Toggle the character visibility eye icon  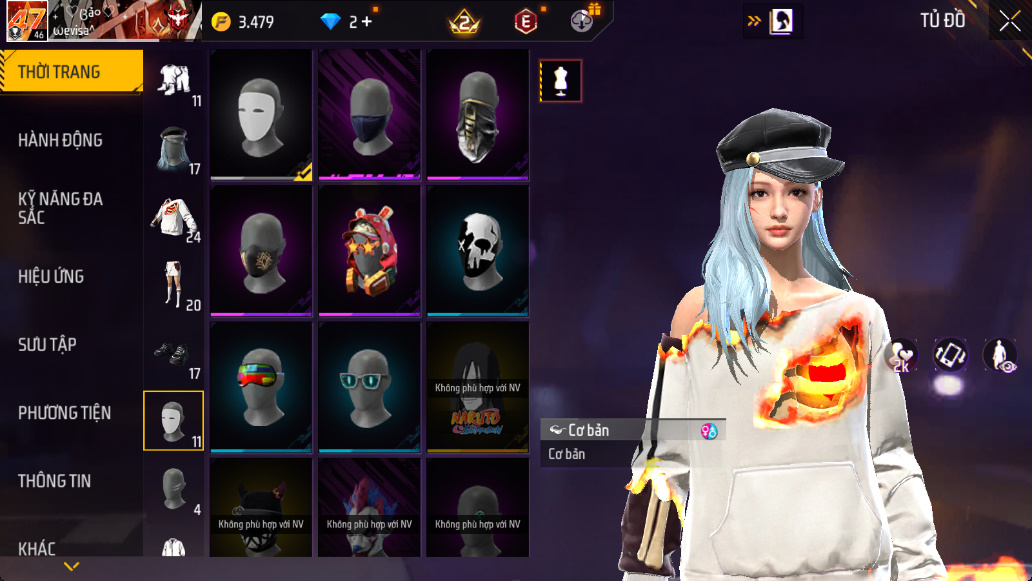coord(1000,356)
